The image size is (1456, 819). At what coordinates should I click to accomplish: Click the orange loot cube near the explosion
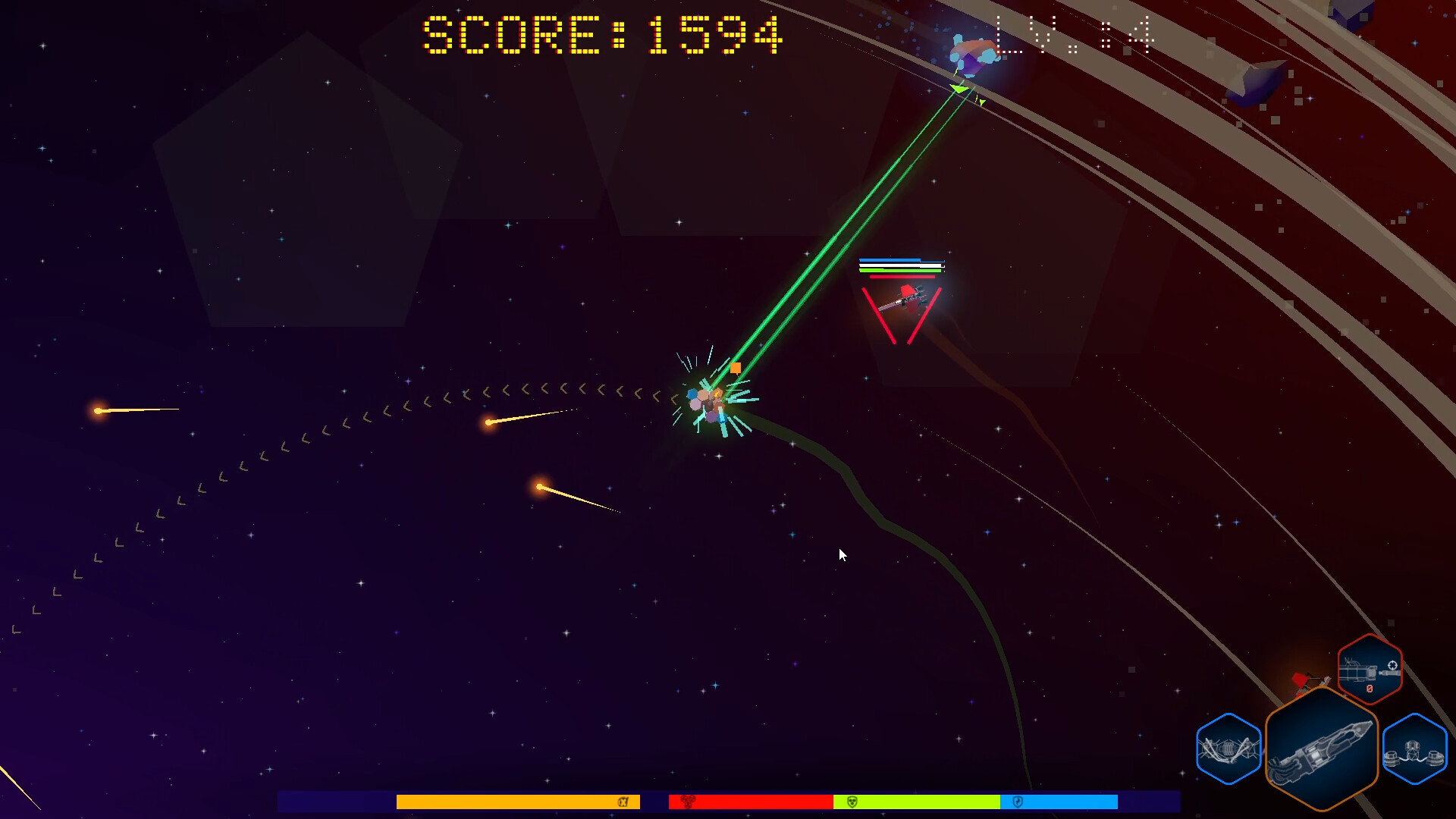736,367
